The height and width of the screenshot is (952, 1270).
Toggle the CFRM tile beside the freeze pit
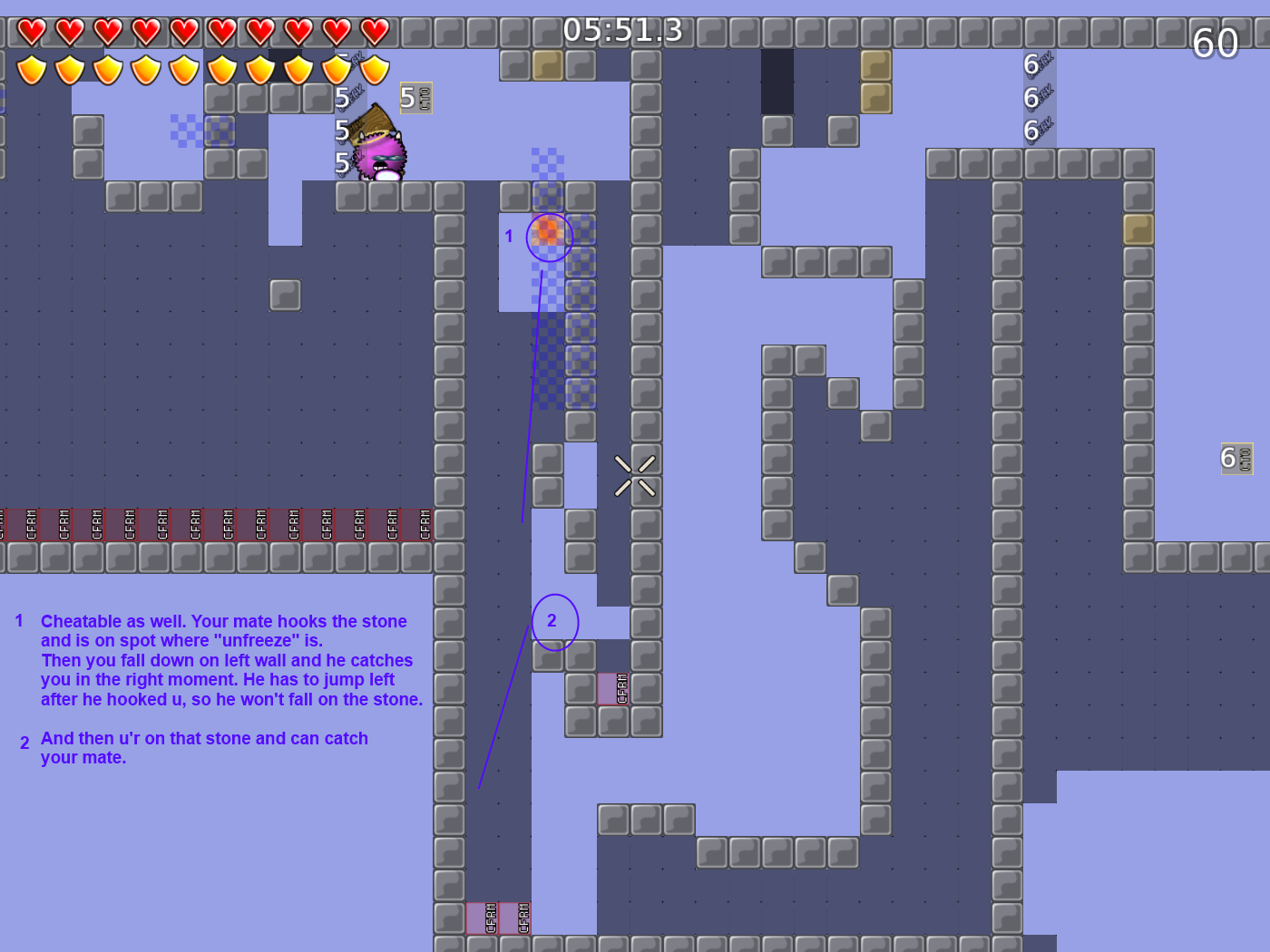pos(617,689)
